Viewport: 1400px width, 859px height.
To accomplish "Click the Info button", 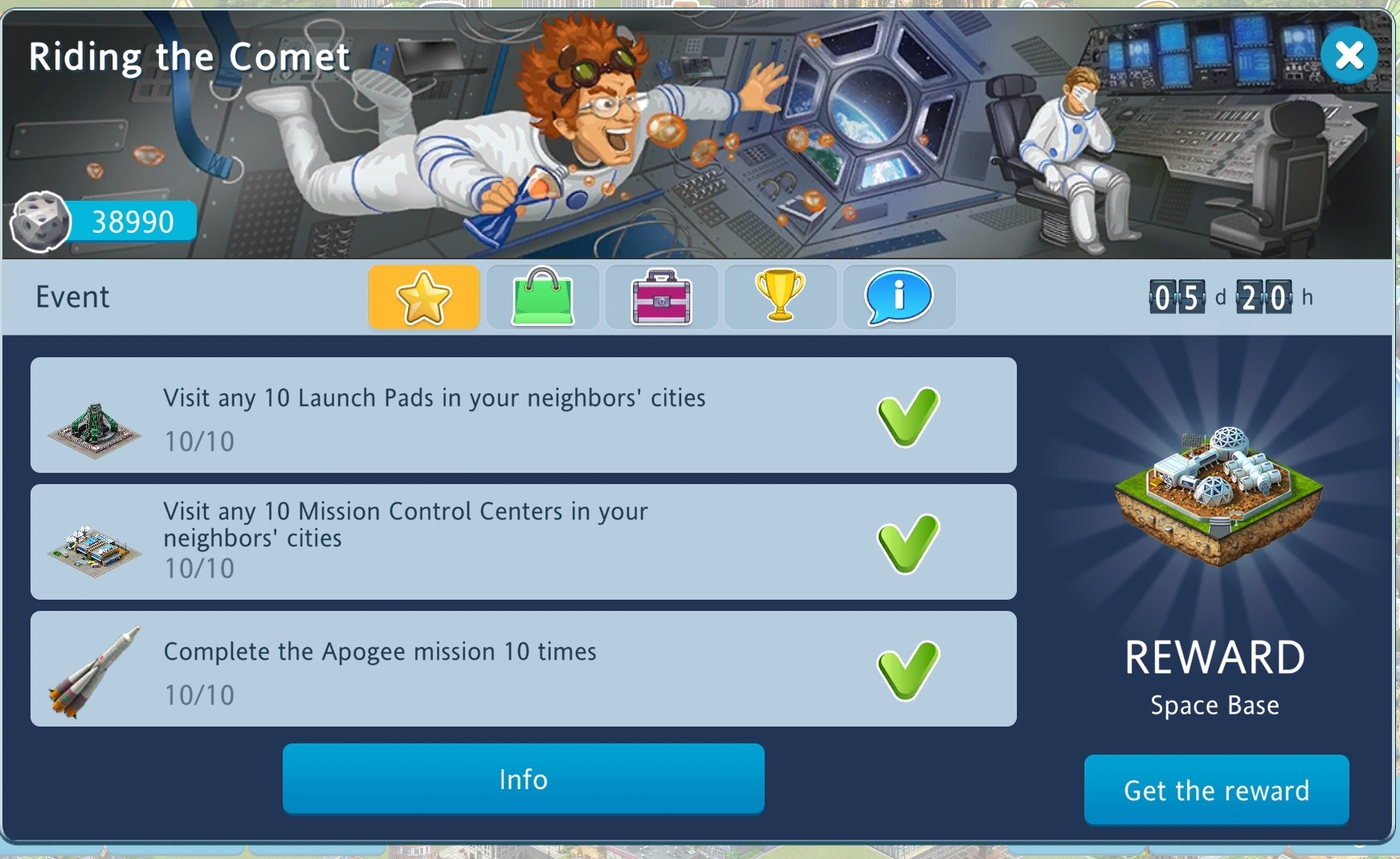I will tap(523, 779).
